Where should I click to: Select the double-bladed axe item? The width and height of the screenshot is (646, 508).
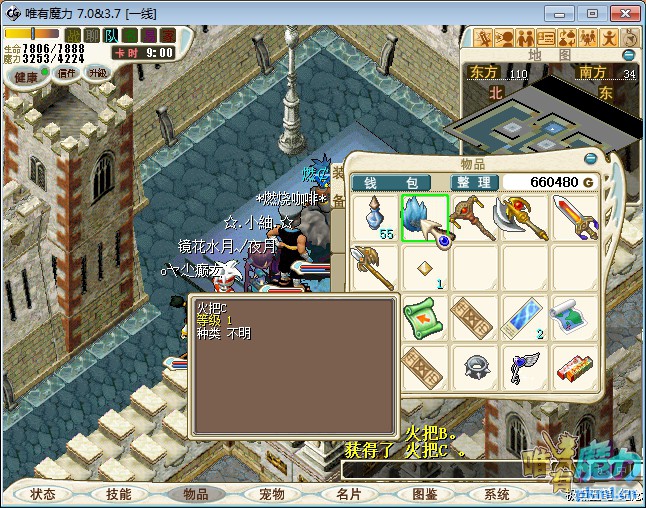pos(525,218)
